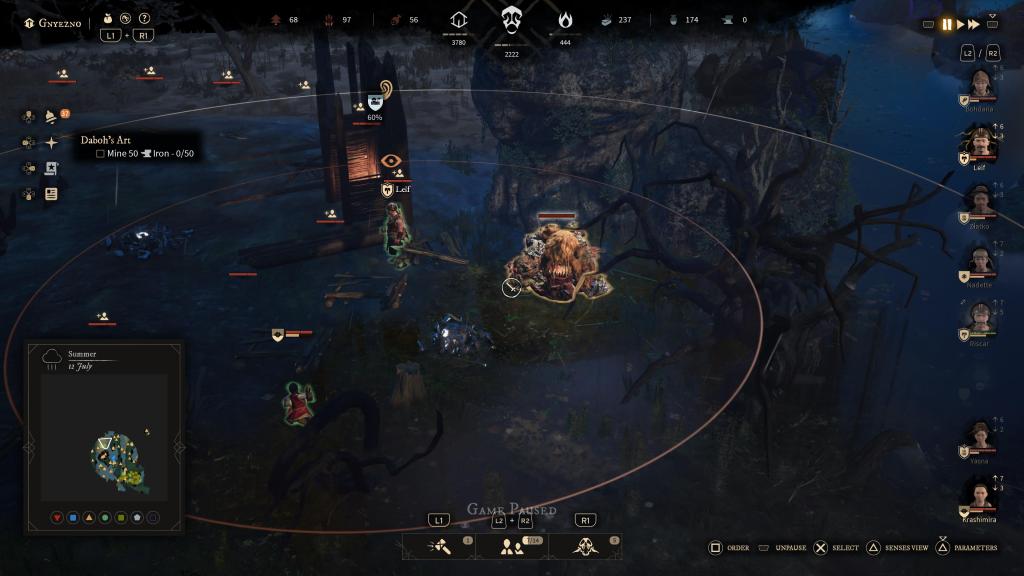1024x576 pixels.
Task: Set game speed to normal play
Action: 961,25
